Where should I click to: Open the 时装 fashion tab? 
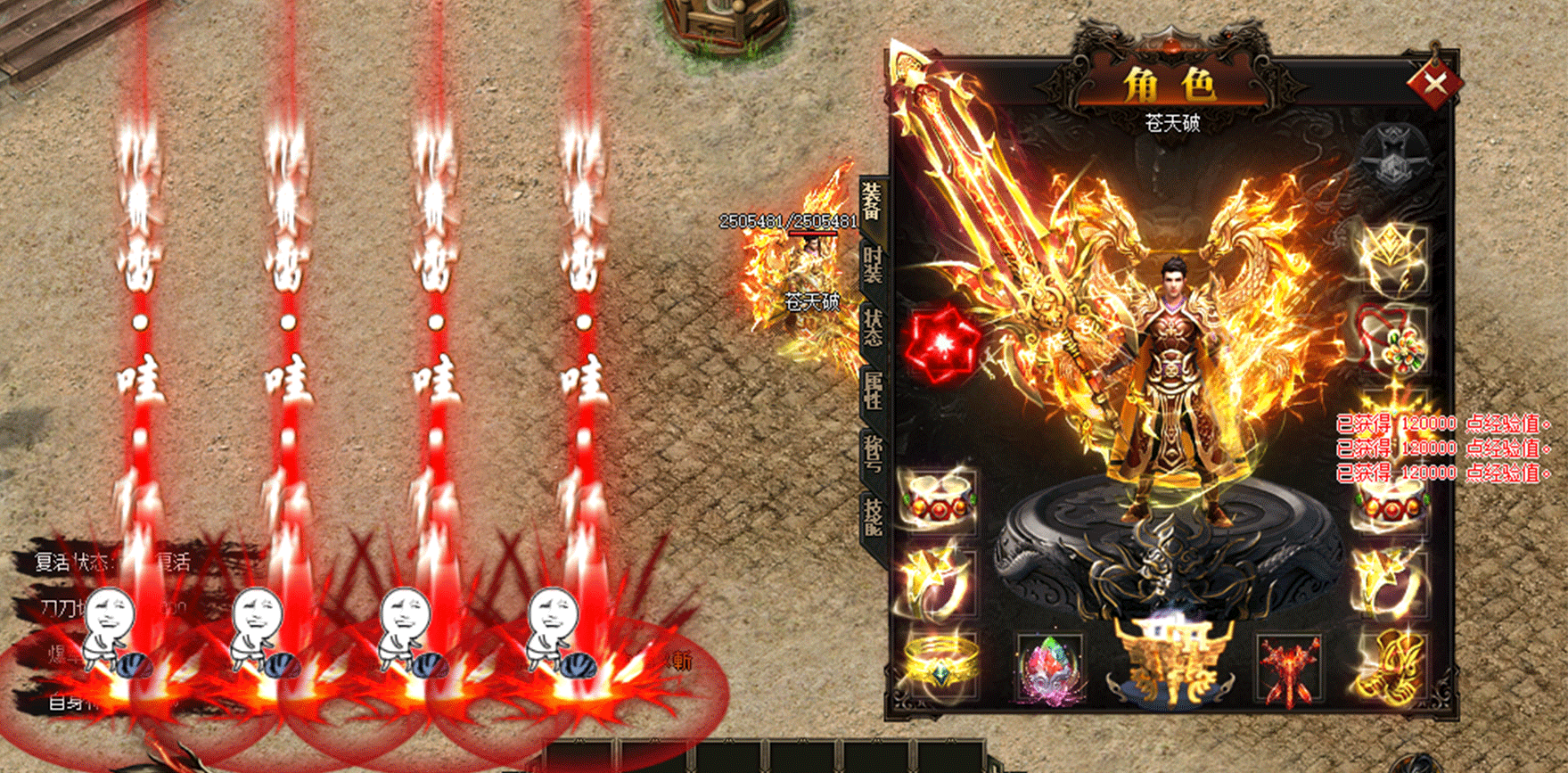click(872, 264)
